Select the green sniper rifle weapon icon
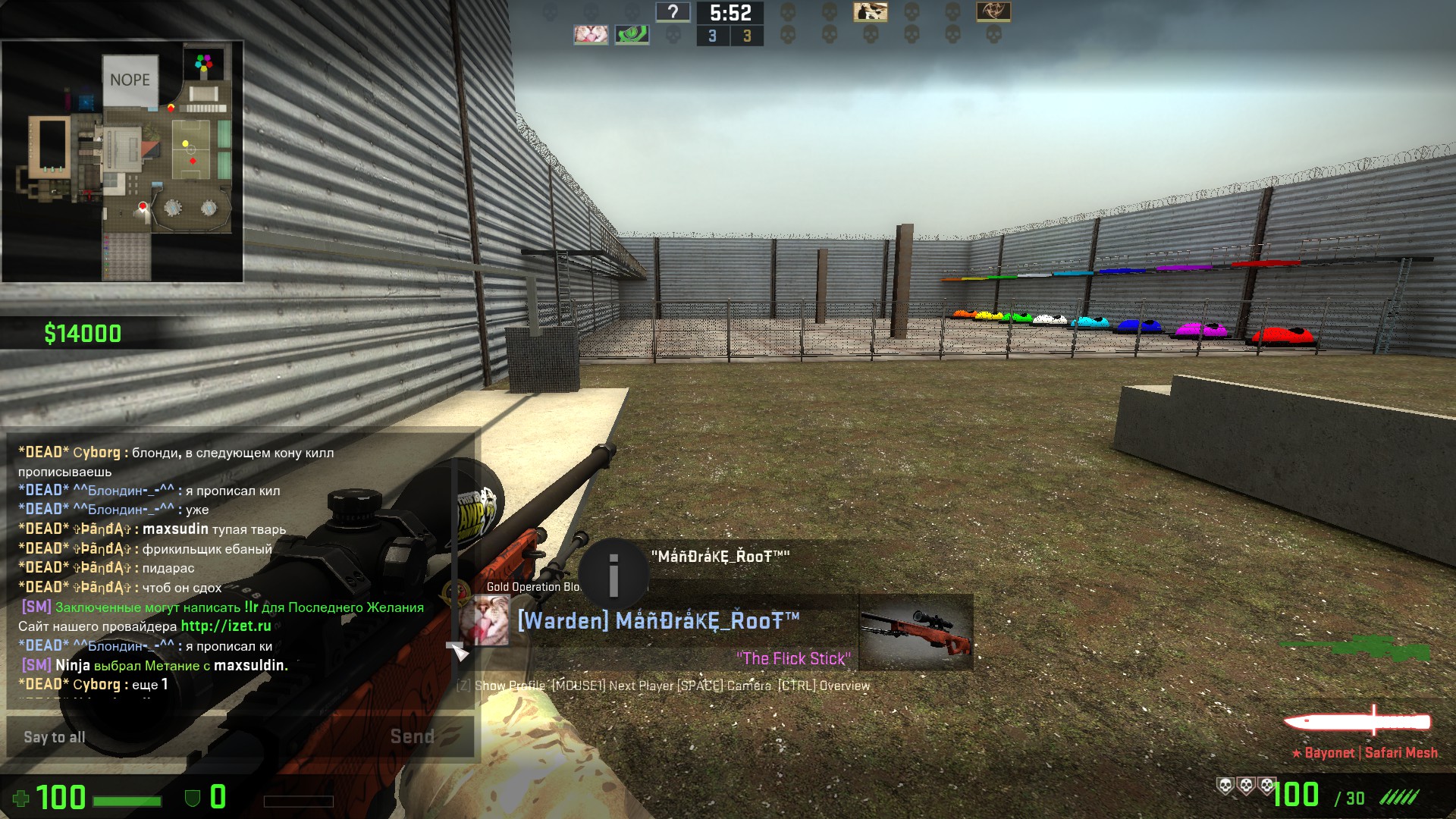1456x819 pixels. click(x=1356, y=648)
